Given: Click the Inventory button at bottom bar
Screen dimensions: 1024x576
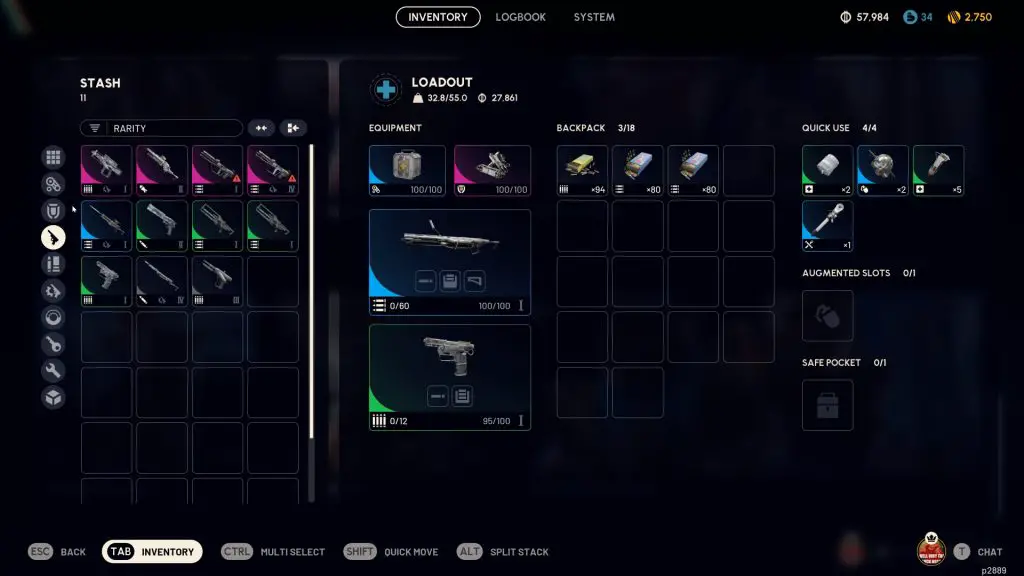Looking at the screenshot, I should (152, 552).
